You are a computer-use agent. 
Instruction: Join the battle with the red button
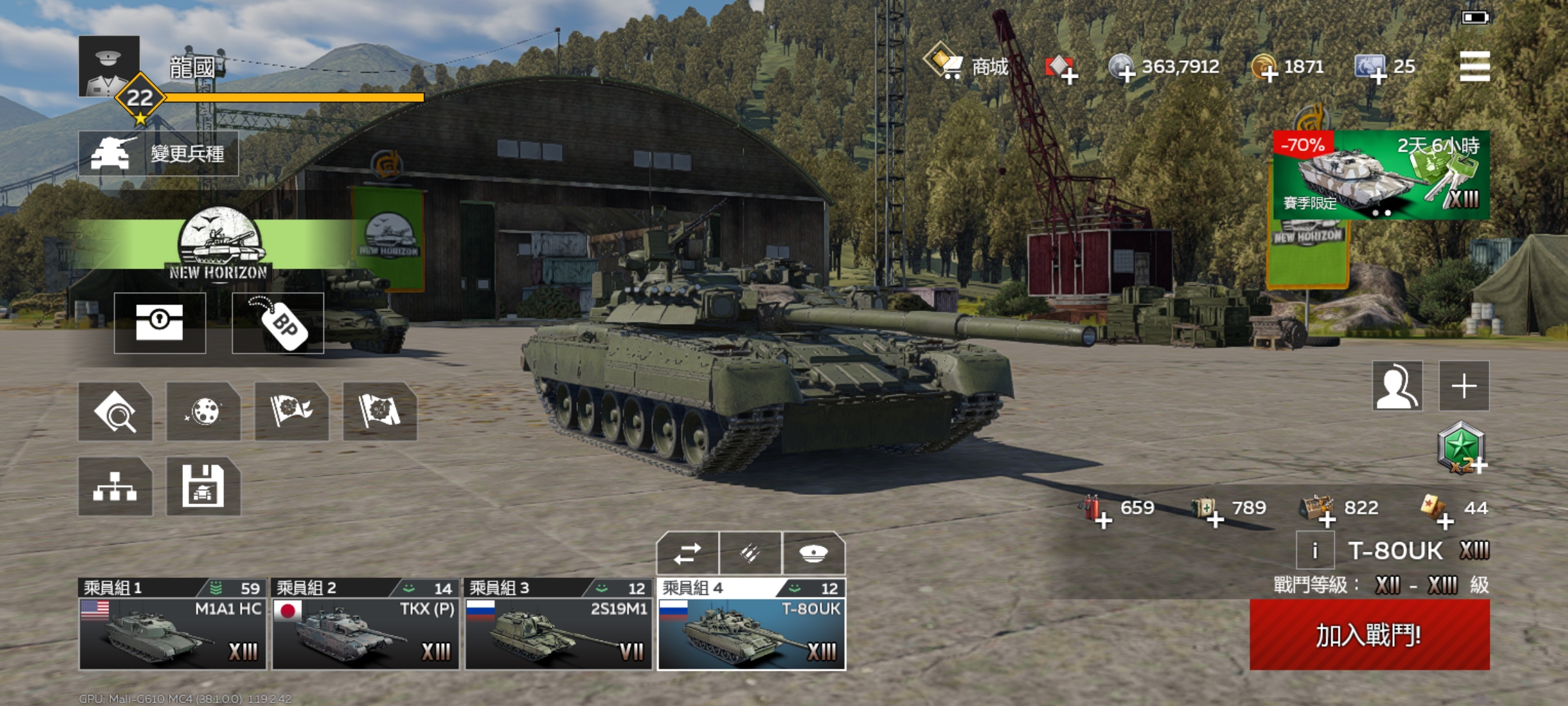coord(1369,635)
